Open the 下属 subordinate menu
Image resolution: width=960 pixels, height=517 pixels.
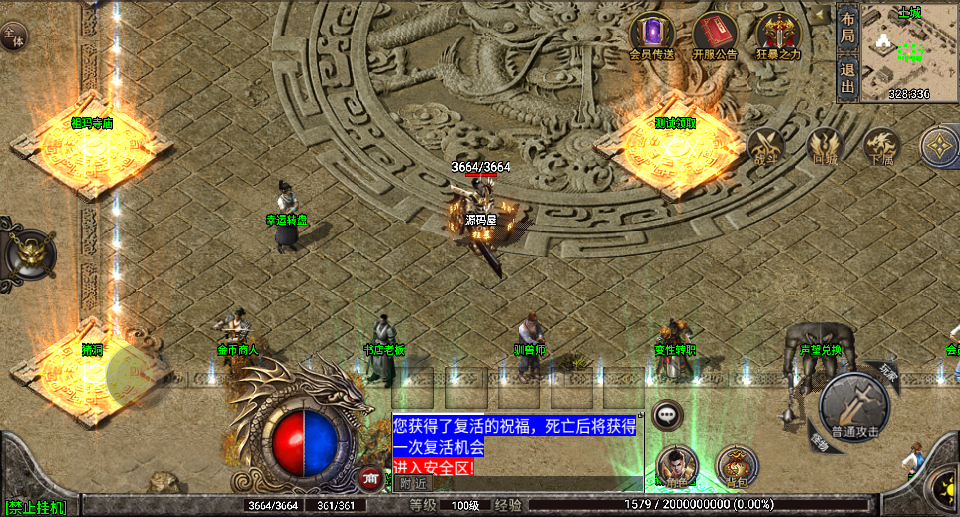[881, 147]
